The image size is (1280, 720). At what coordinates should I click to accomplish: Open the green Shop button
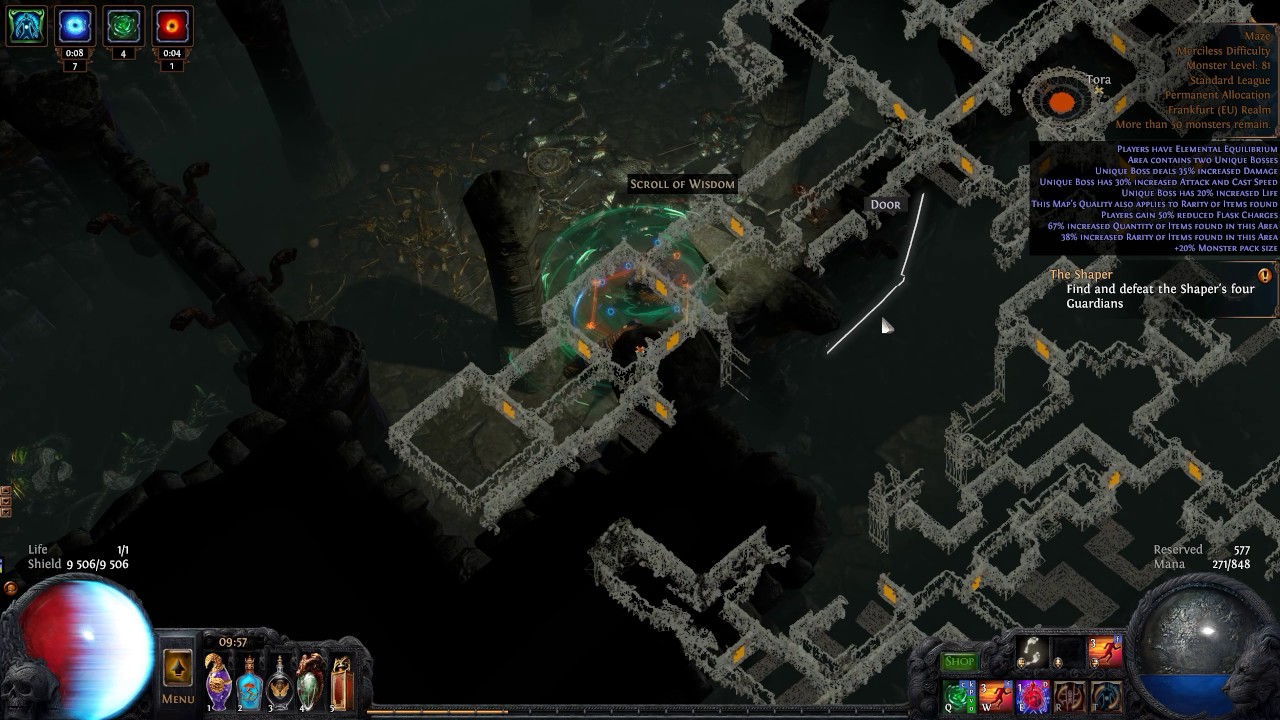959,661
